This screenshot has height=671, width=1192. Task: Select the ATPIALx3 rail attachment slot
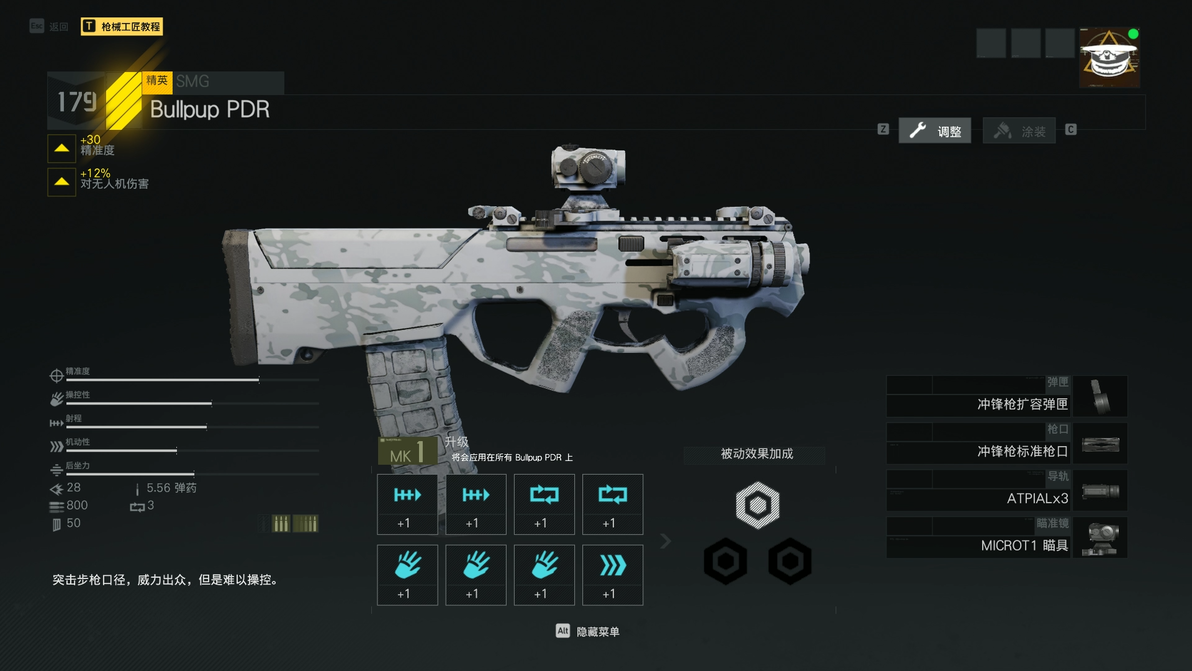[x=1006, y=491]
